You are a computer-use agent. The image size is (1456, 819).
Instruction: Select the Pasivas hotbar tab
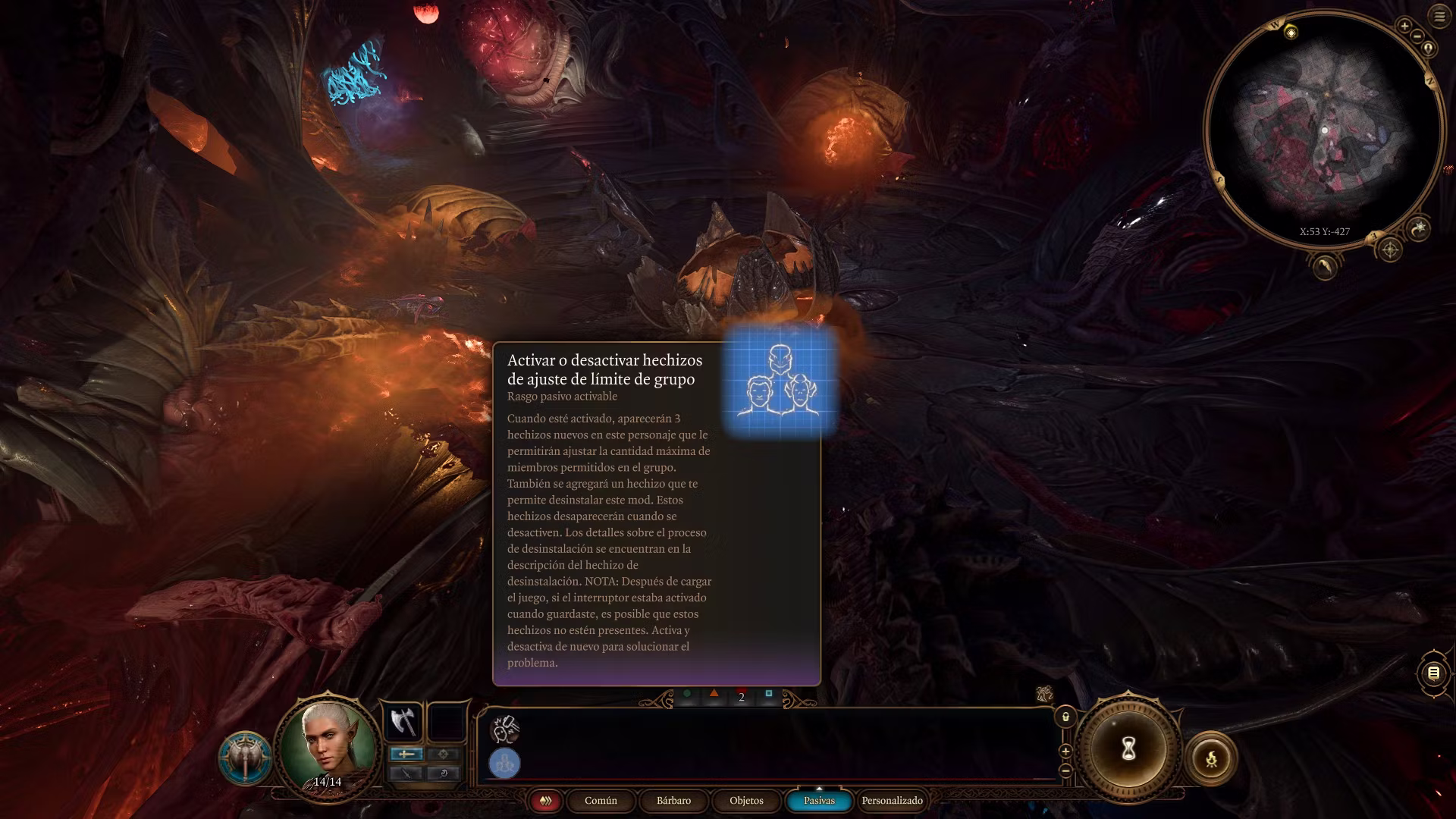coord(819,801)
